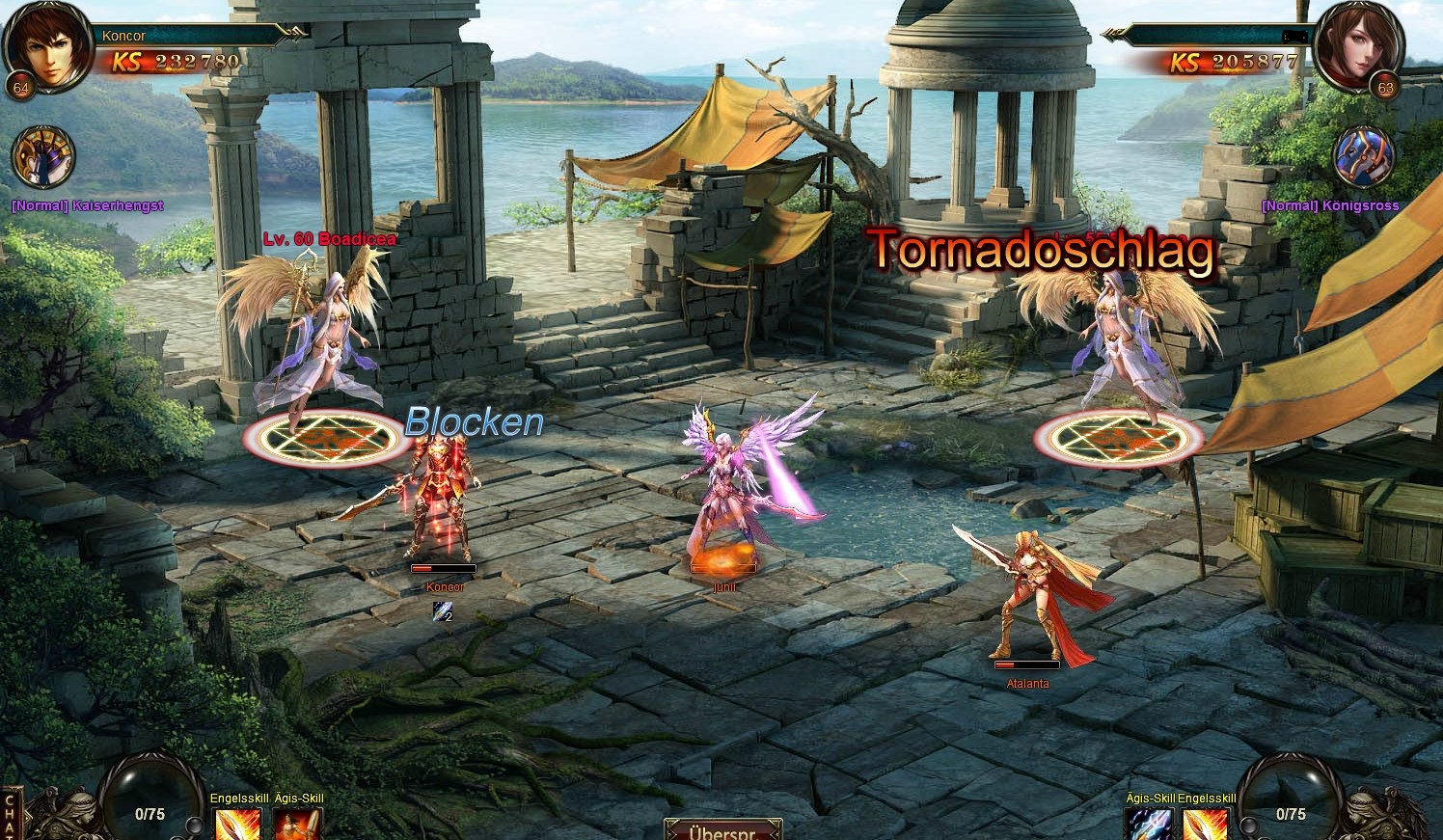The height and width of the screenshot is (840, 1443).
Task: Activate Koncor's Ägis-Skill warrior icon
Action: pos(296,824)
